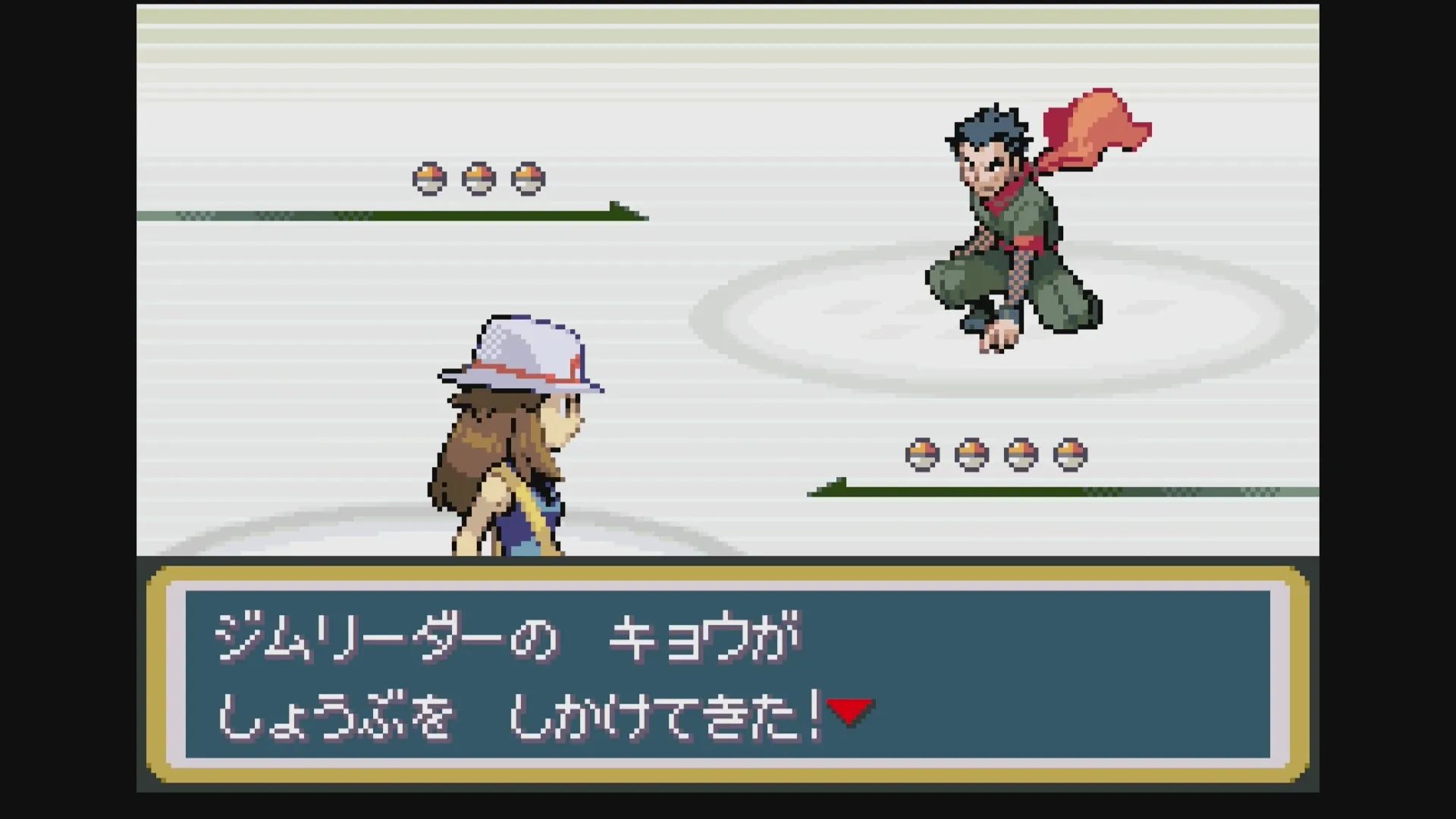
Task: Select the fourth Poké Ball on player's status bar
Action: [x=1070, y=453]
